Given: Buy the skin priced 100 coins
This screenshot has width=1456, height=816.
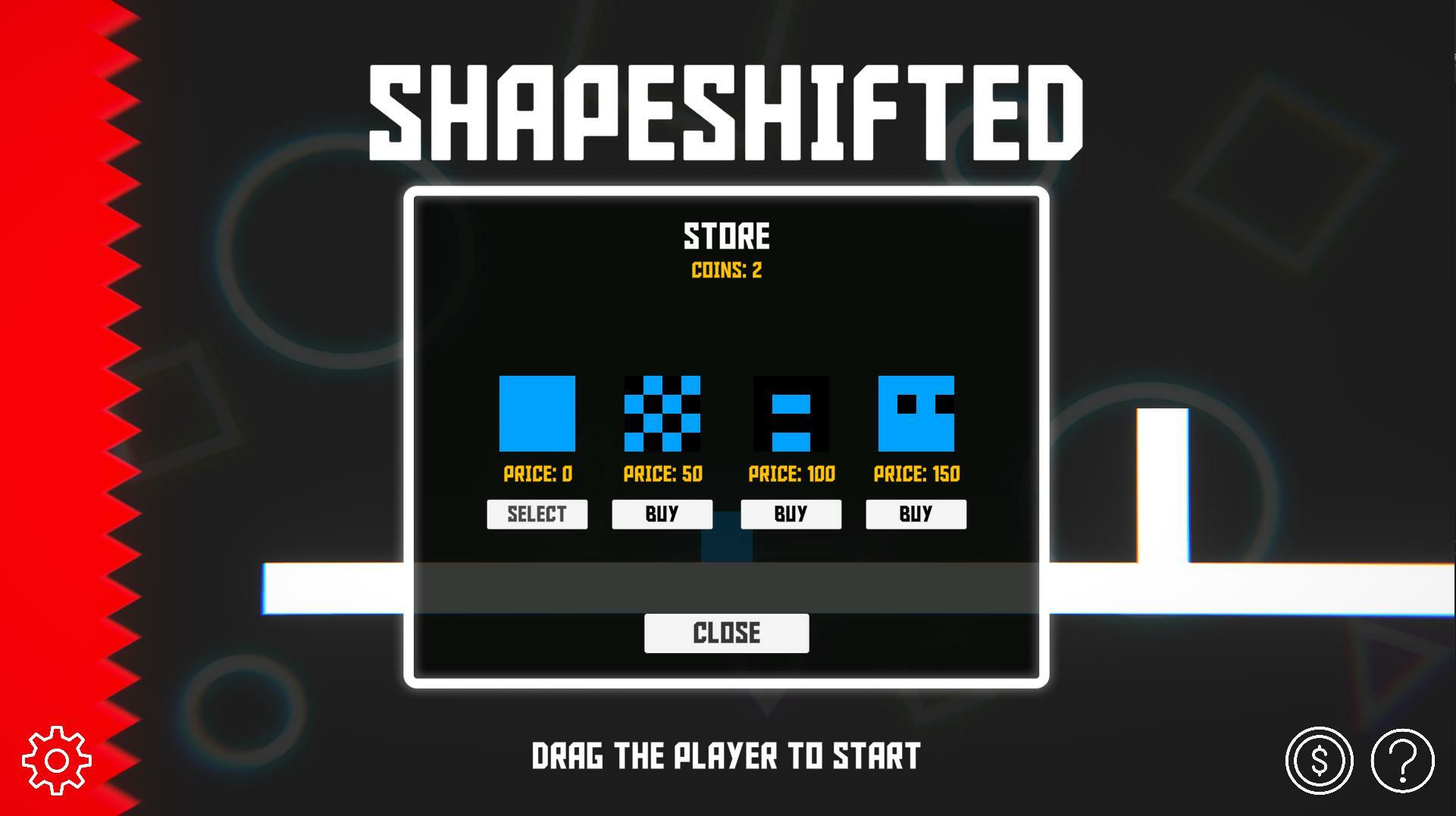Looking at the screenshot, I should 791,514.
